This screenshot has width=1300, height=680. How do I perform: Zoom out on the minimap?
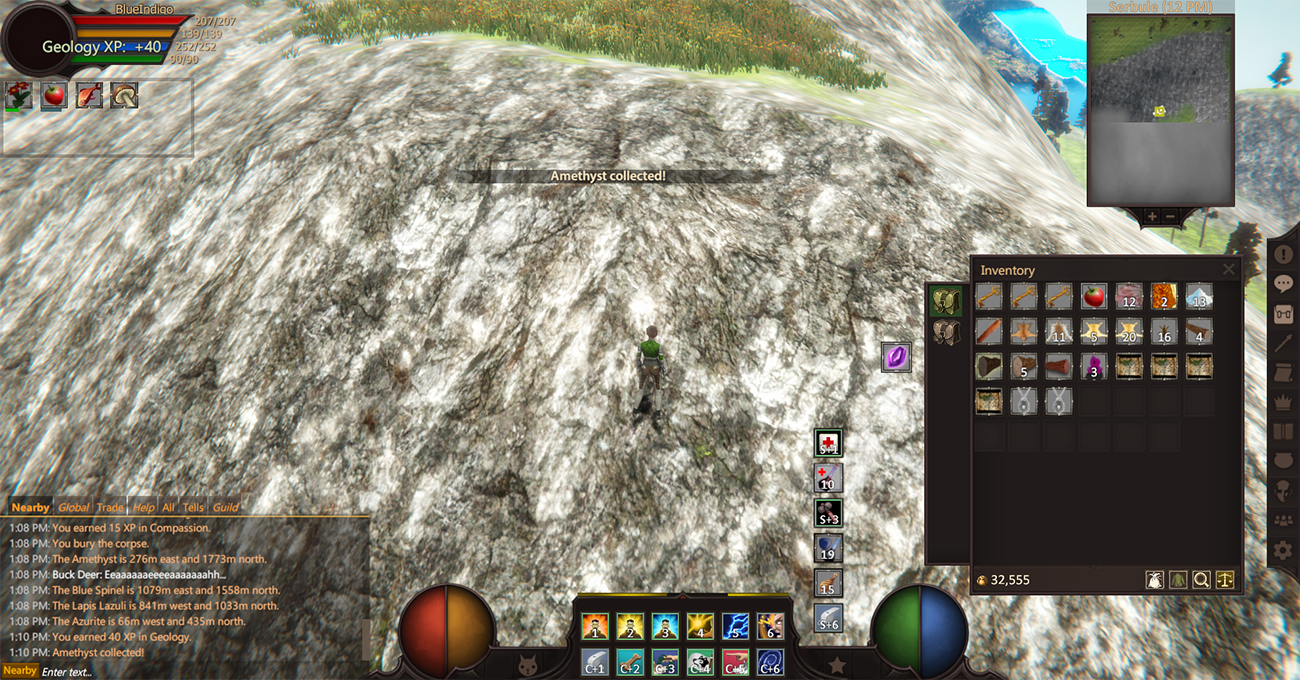pos(1170,217)
